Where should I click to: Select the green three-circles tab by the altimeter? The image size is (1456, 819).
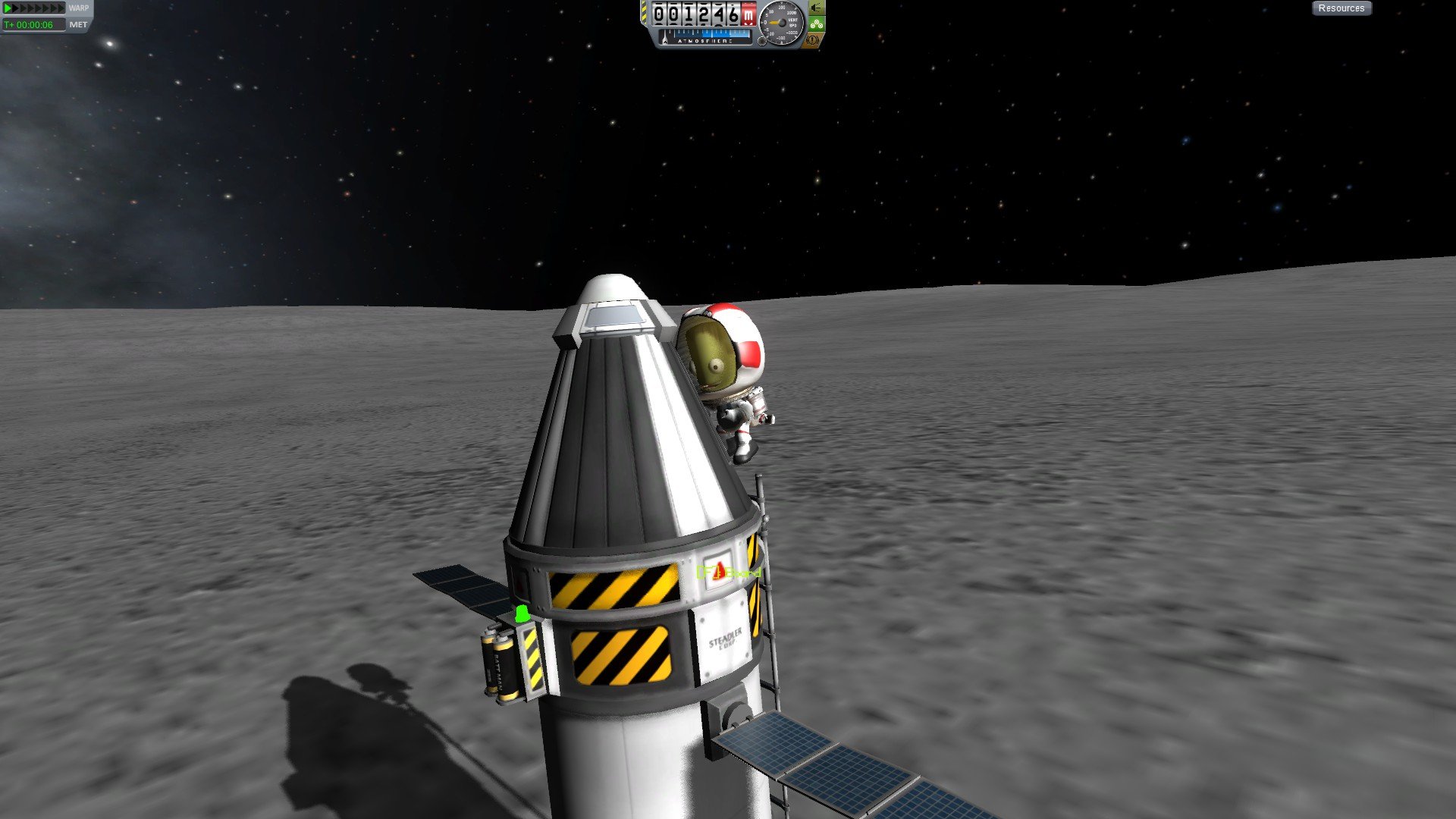click(x=816, y=24)
